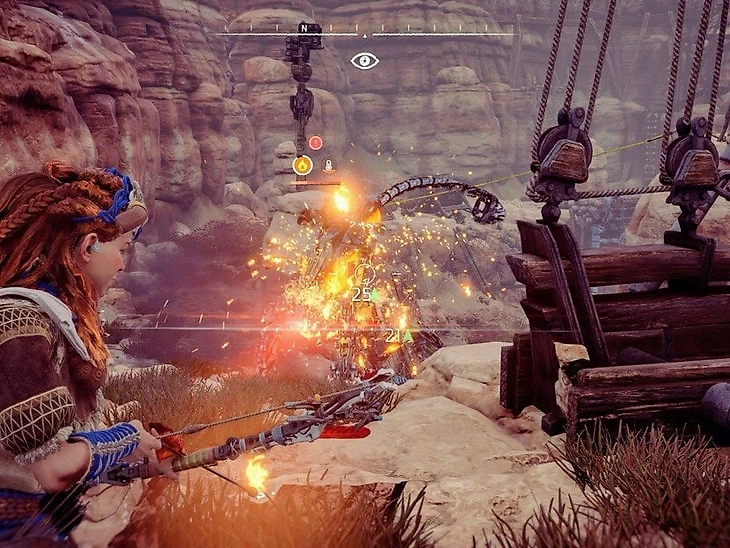The width and height of the screenshot is (730, 548).
Task: Click the eye-shaped stealth visibility indicator
Action: pos(365,61)
